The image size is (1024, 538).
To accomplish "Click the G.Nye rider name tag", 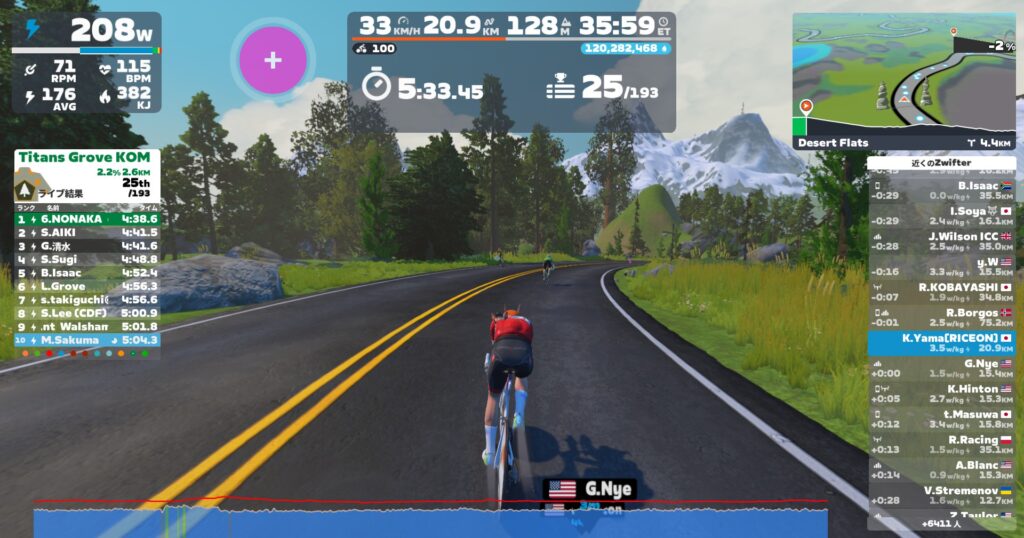I will (591, 489).
